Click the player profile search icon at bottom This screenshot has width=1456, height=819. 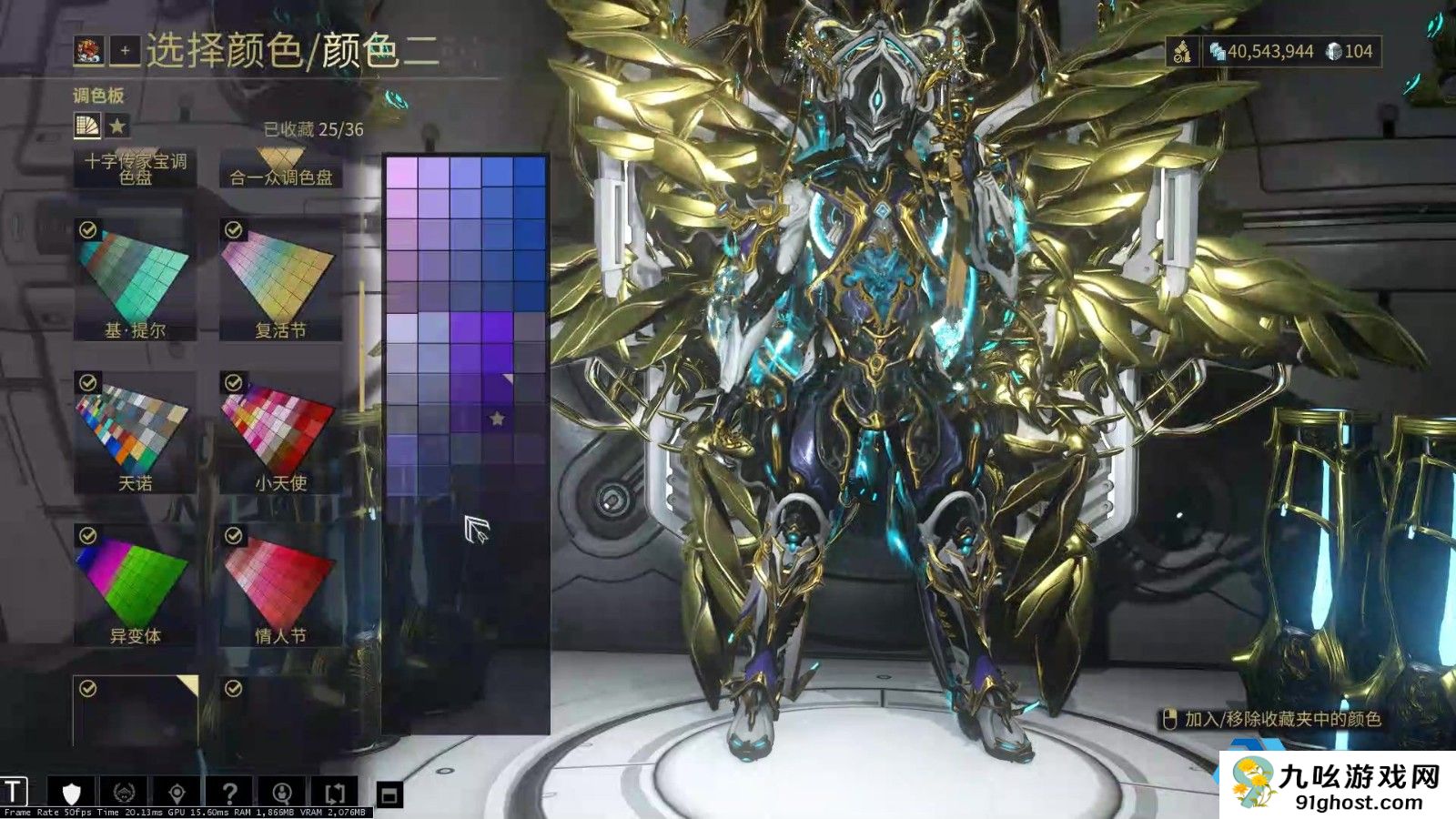pyautogui.click(x=282, y=792)
